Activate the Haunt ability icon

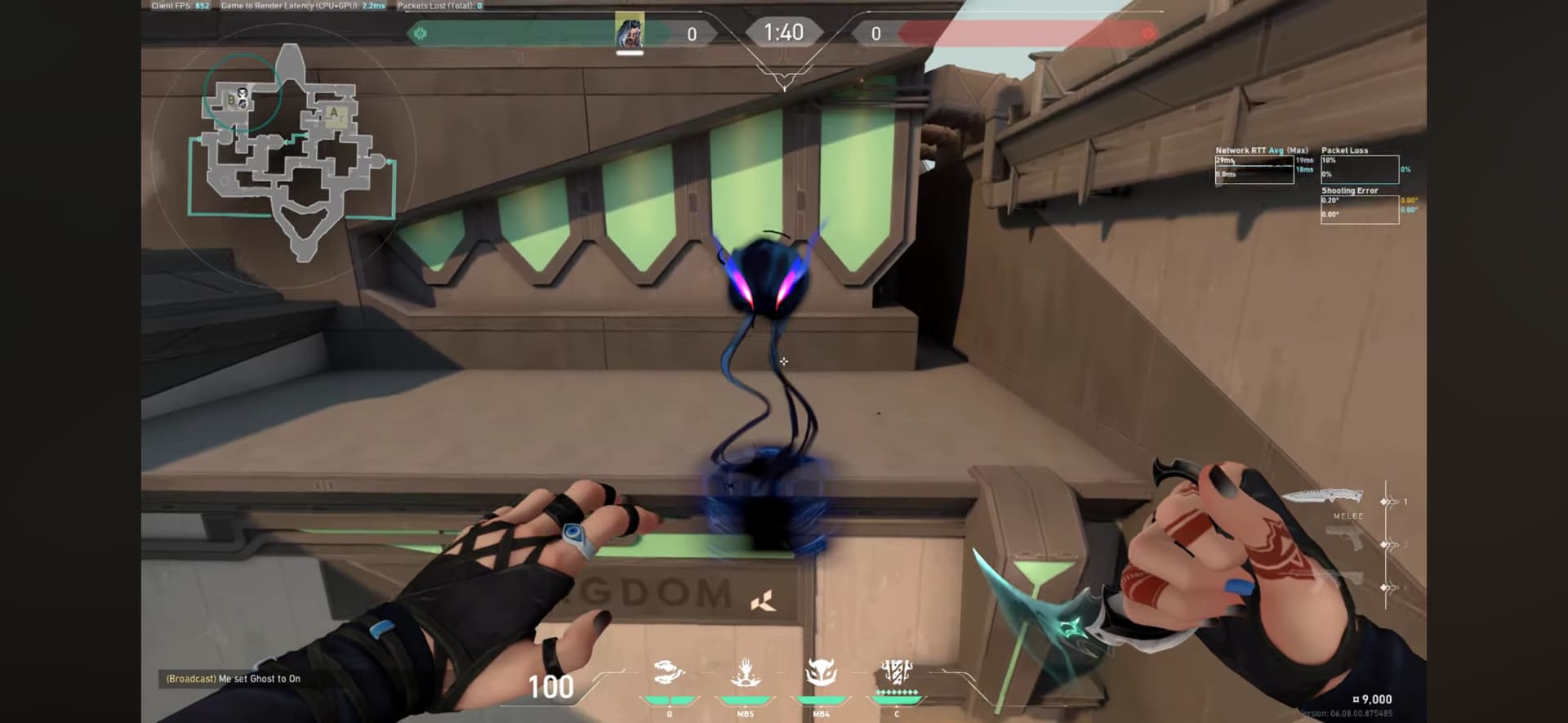[745, 674]
